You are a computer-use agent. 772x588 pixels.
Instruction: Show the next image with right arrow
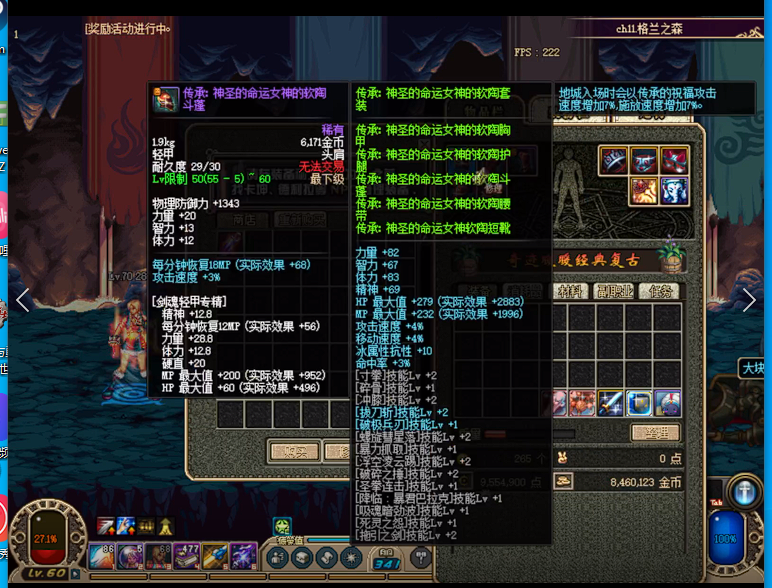coord(749,299)
